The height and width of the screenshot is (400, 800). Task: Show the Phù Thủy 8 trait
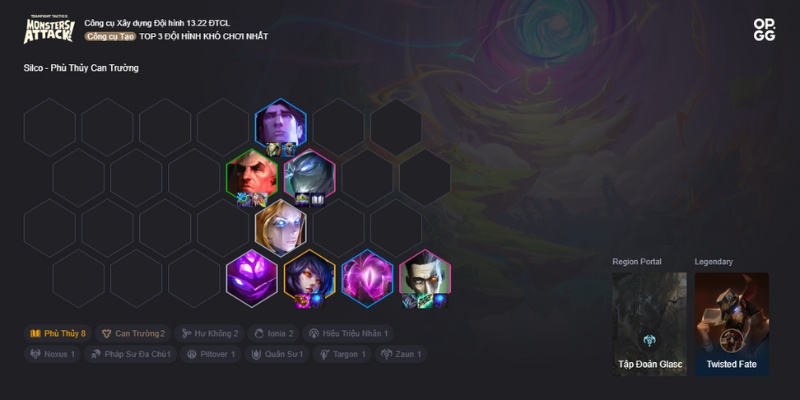point(57,333)
